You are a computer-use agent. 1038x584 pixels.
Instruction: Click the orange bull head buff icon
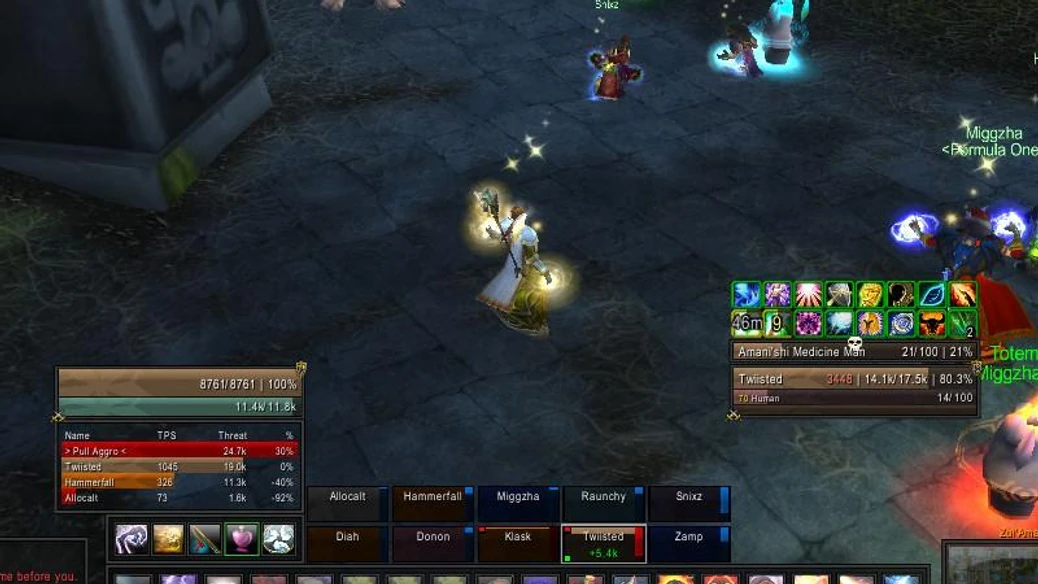pyautogui.click(x=932, y=324)
